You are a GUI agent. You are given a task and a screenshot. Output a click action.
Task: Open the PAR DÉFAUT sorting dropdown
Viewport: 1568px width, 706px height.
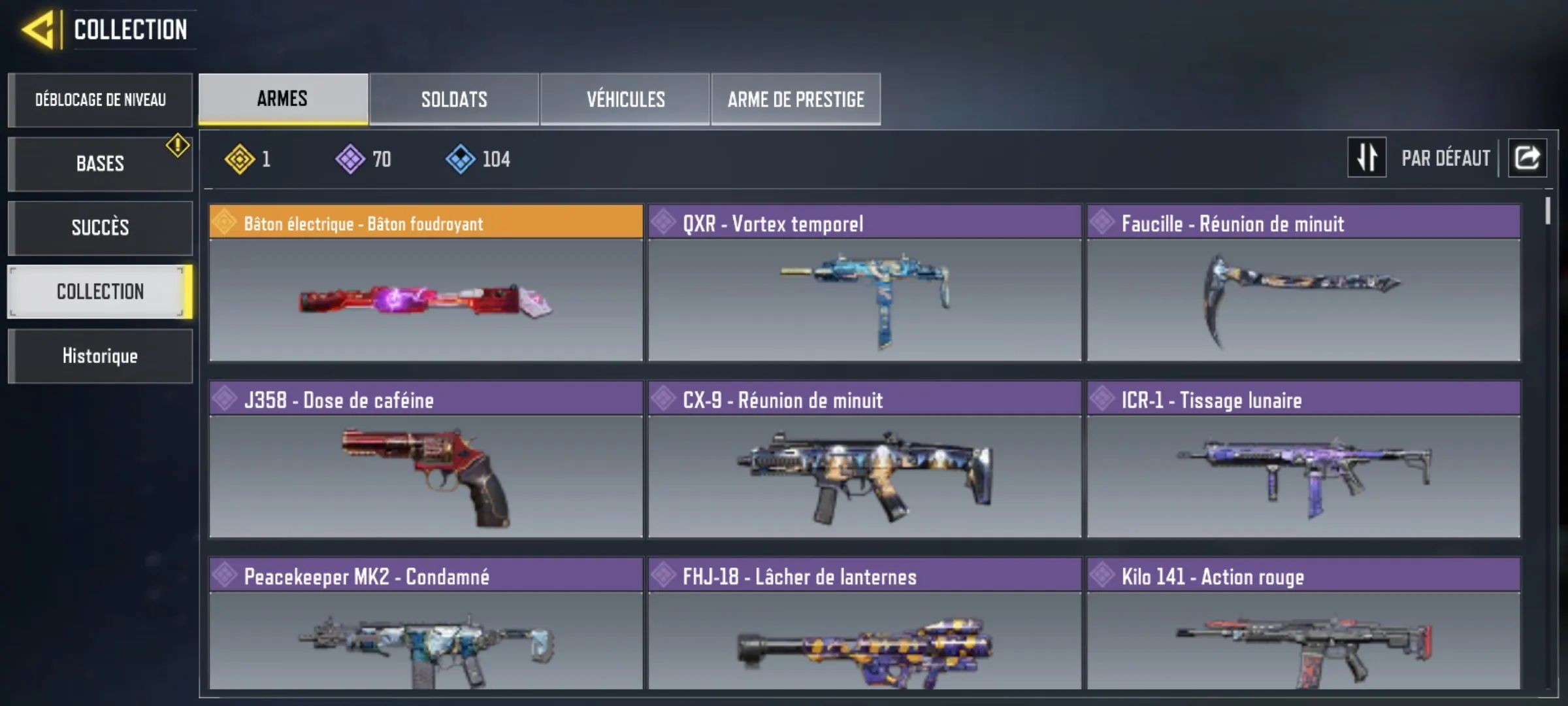click(x=1445, y=157)
